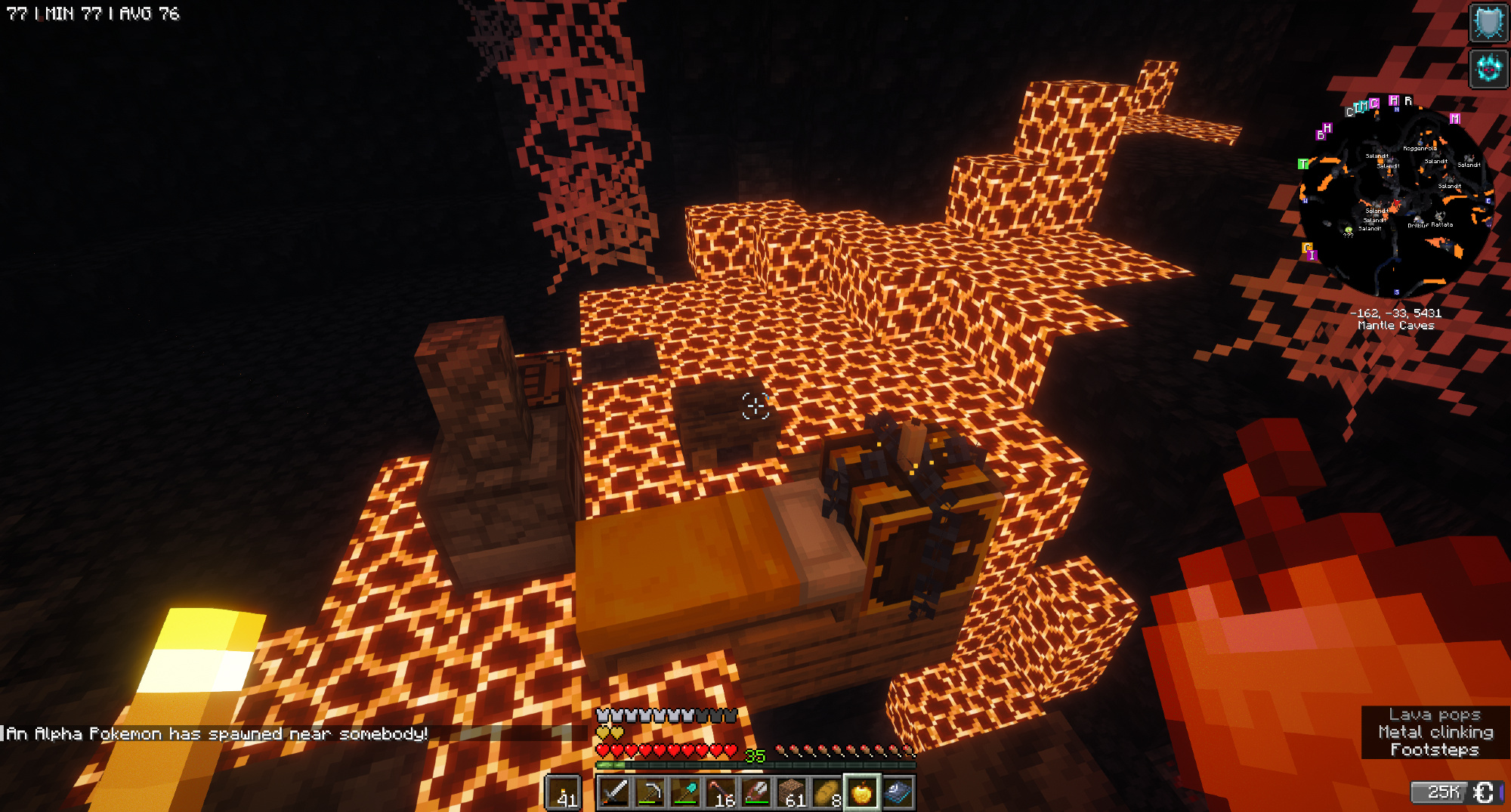The image size is (1511, 812).
Task: Select the dirt block stack of 61
Action: (792, 792)
